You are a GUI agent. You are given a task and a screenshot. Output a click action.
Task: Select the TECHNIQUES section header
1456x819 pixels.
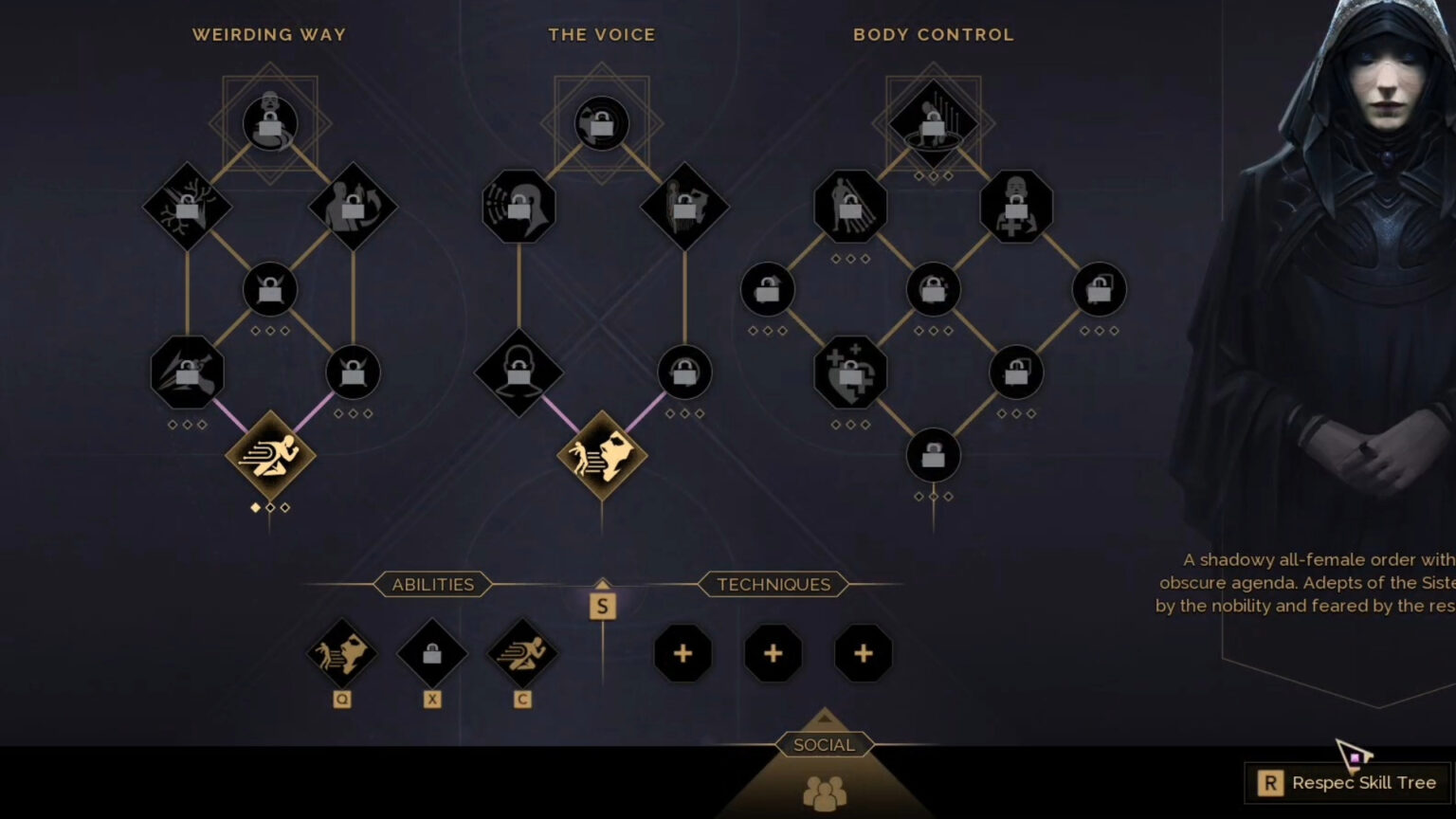point(773,584)
